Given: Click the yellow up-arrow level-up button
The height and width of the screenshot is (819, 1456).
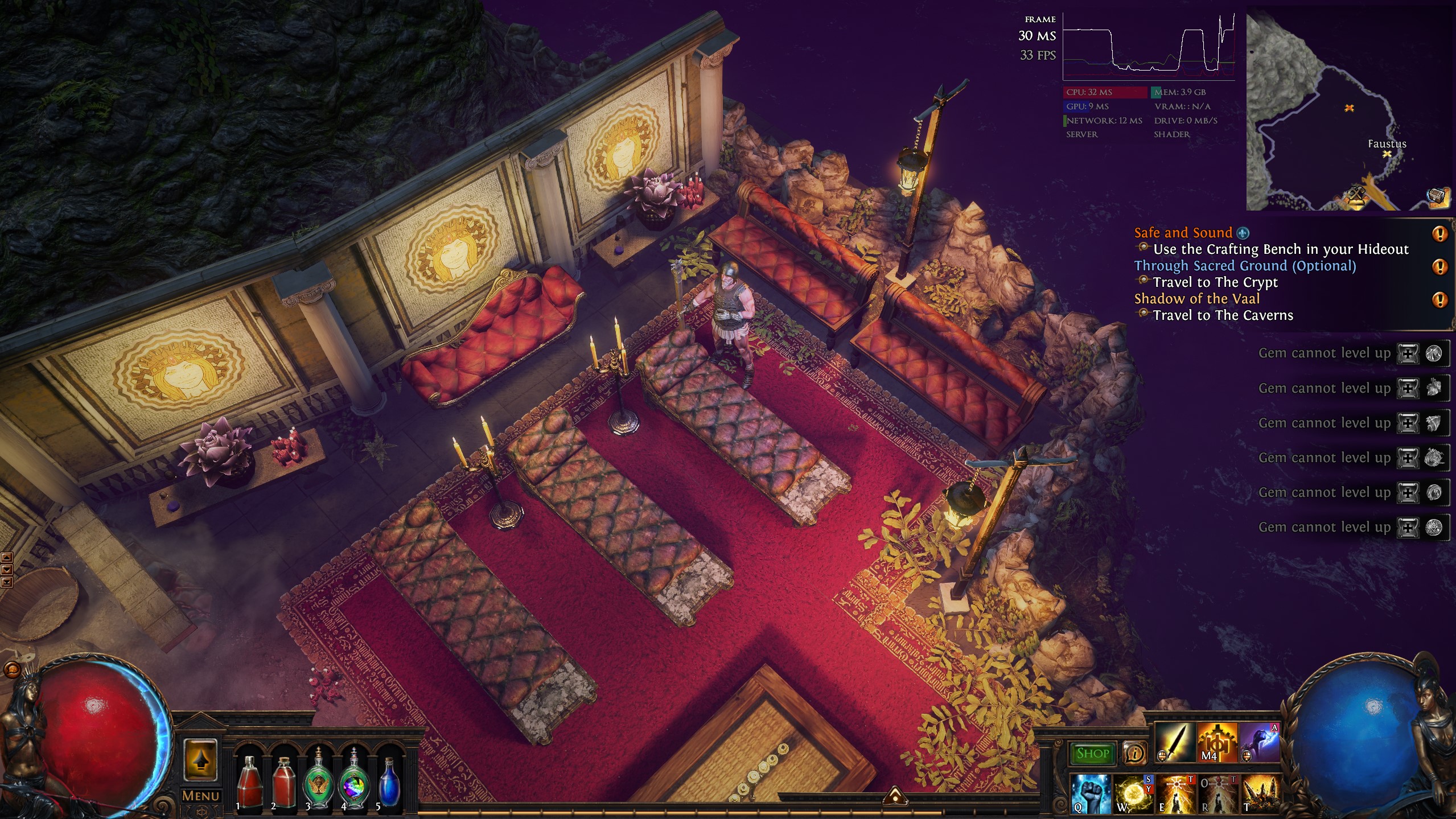Looking at the screenshot, I should (200, 759).
